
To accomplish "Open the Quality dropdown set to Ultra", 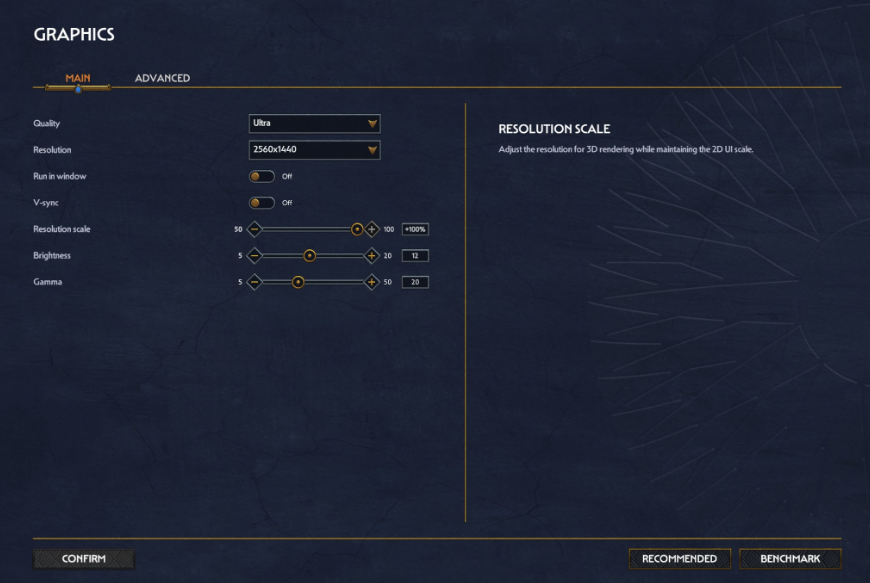I will coord(314,123).
